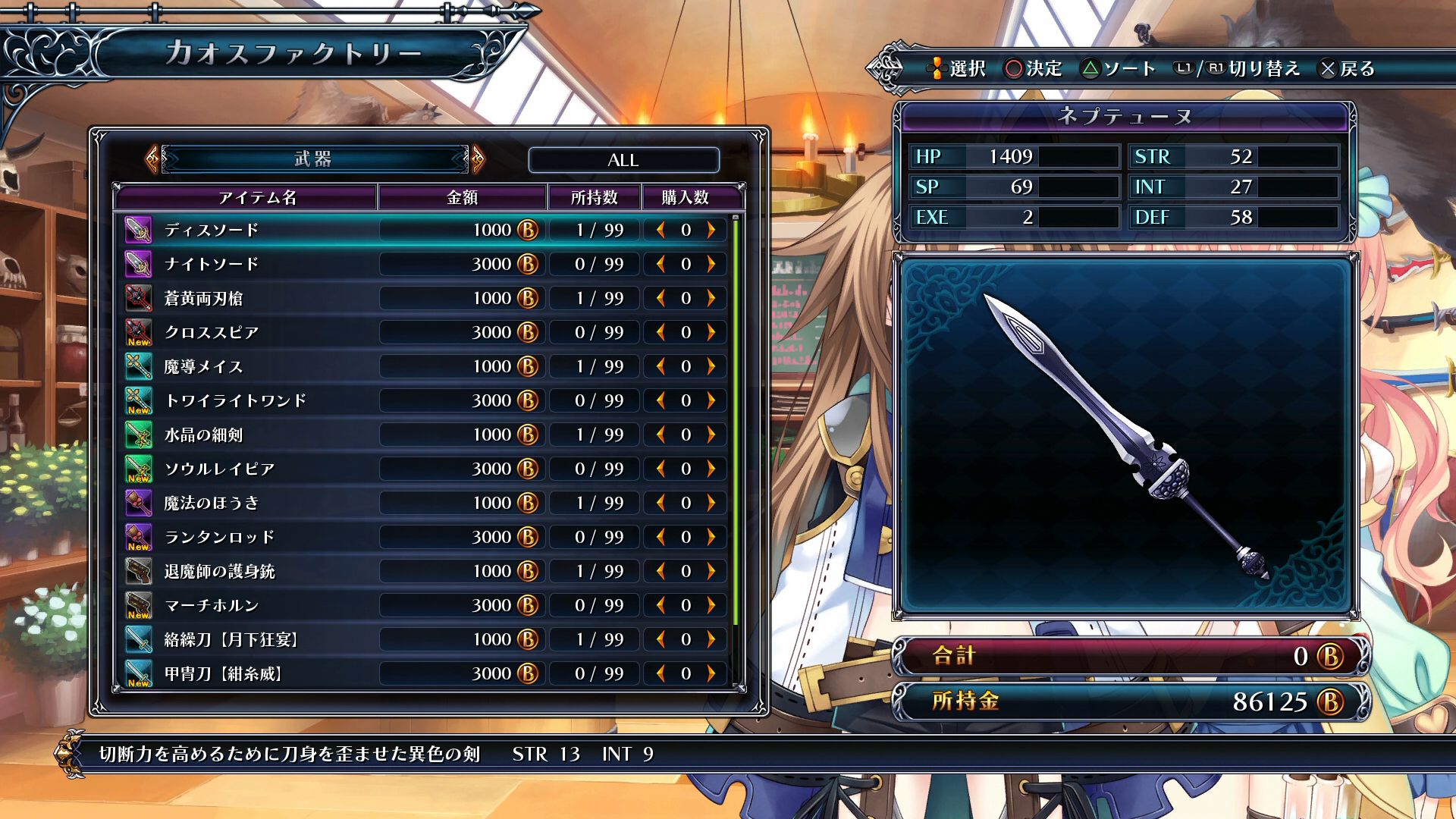Image resolution: width=1456 pixels, height=819 pixels.
Task: Select the 蒼黄両刃槍 item row
Action: click(203, 298)
